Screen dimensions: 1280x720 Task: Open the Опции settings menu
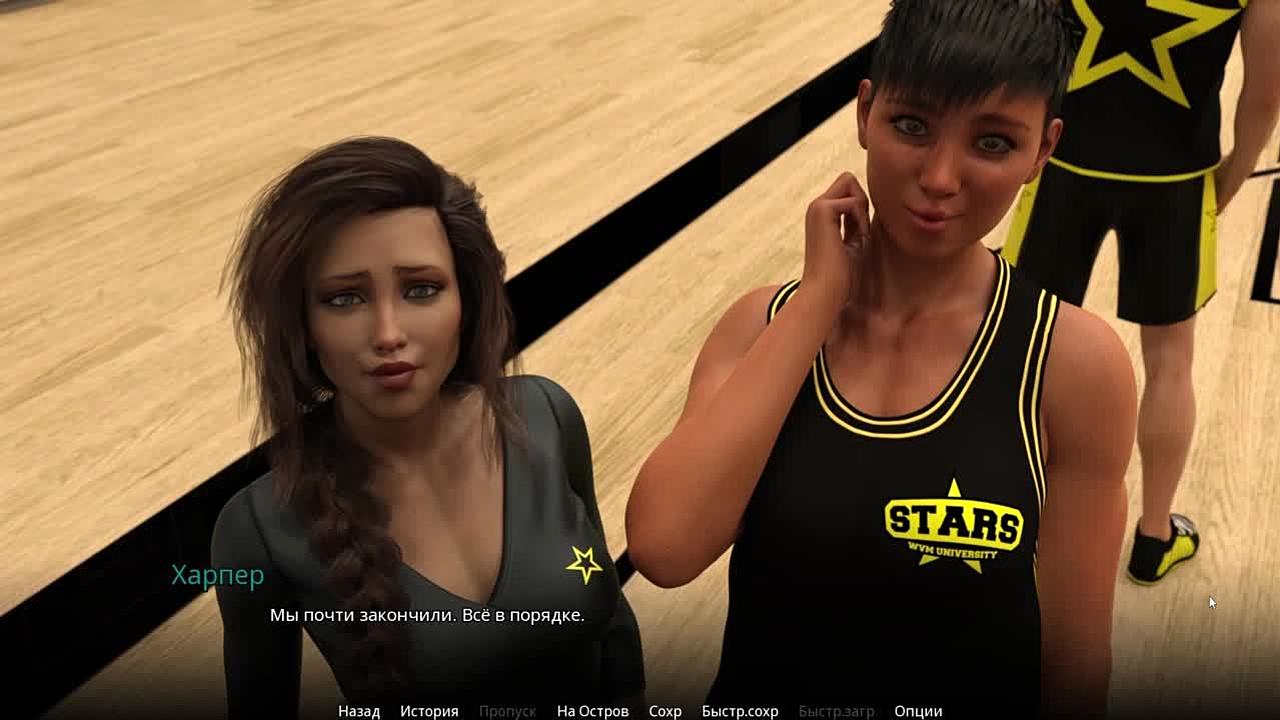(918, 711)
